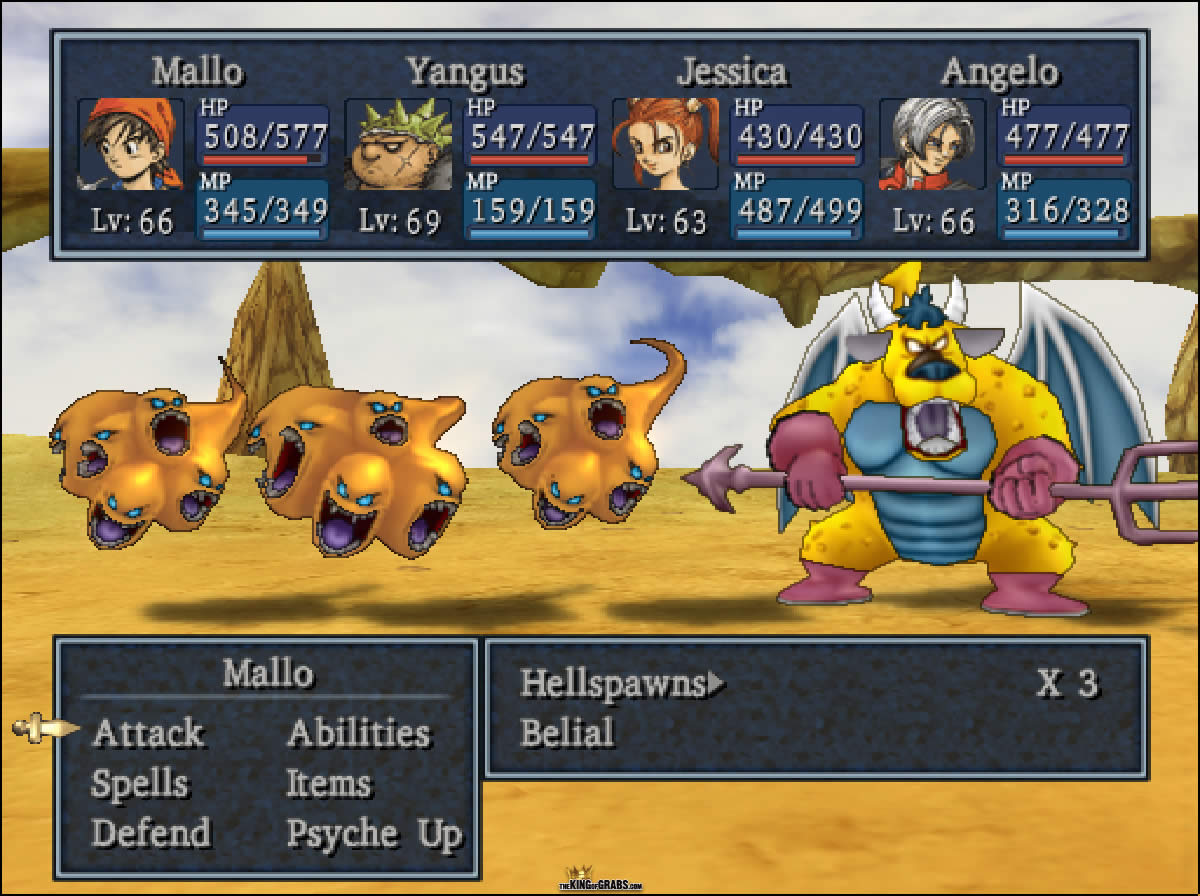Click Jessica's character portrait
Viewport: 1200px width, 896px height.
(665, 144)
